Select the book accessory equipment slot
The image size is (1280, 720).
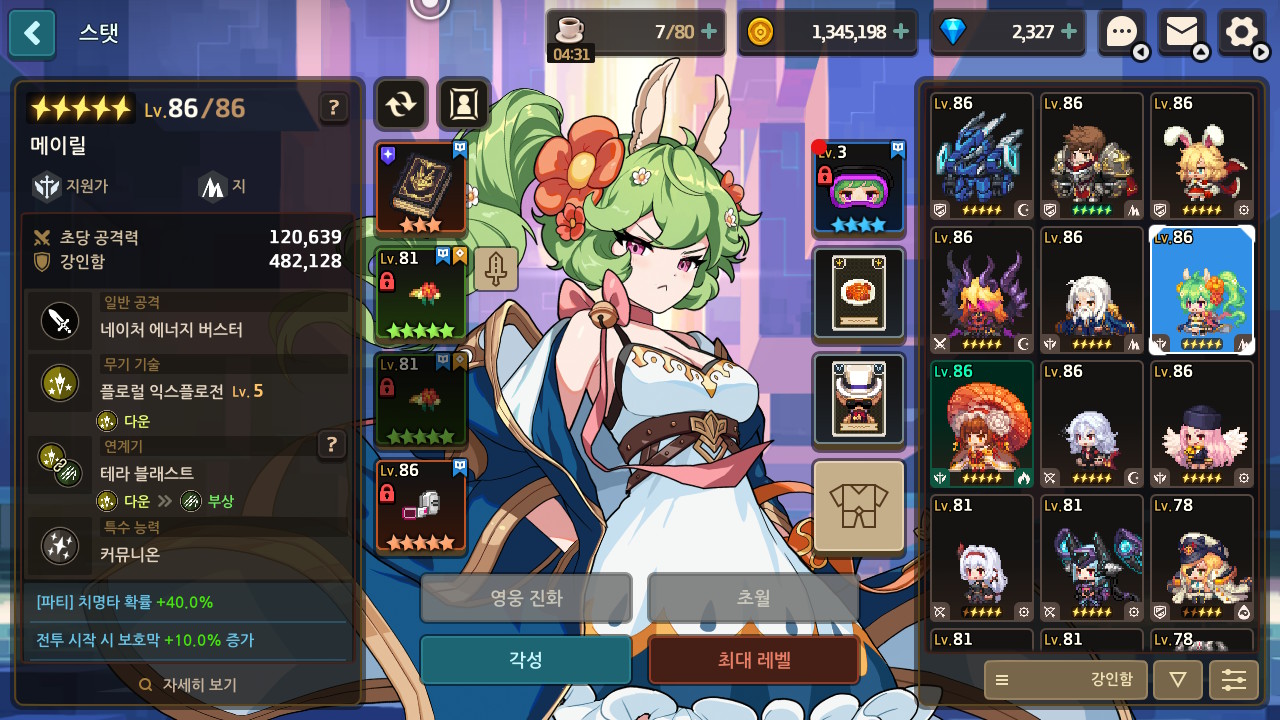(420, 188)
